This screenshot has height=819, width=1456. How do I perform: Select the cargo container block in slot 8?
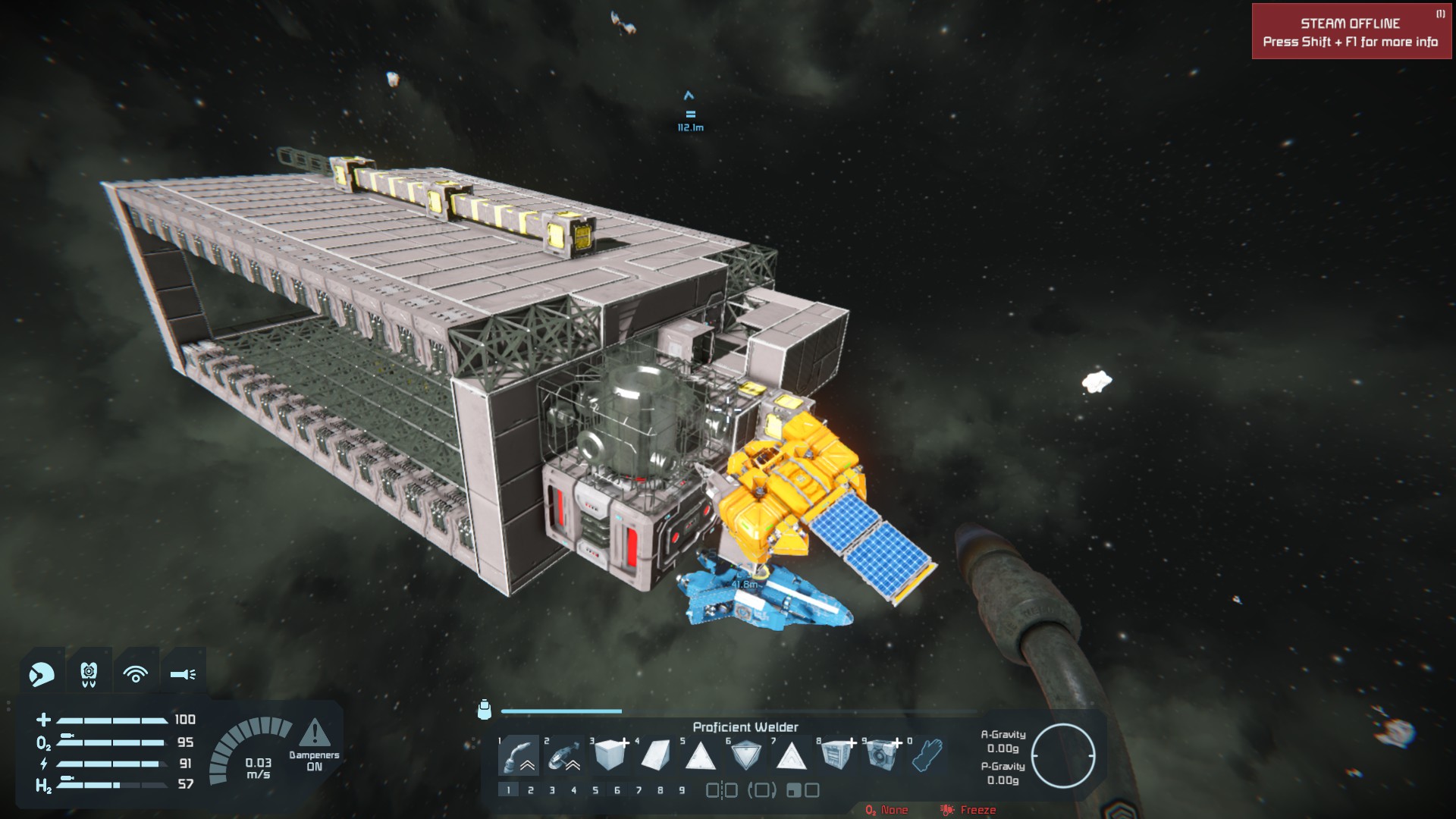(836, 755)
